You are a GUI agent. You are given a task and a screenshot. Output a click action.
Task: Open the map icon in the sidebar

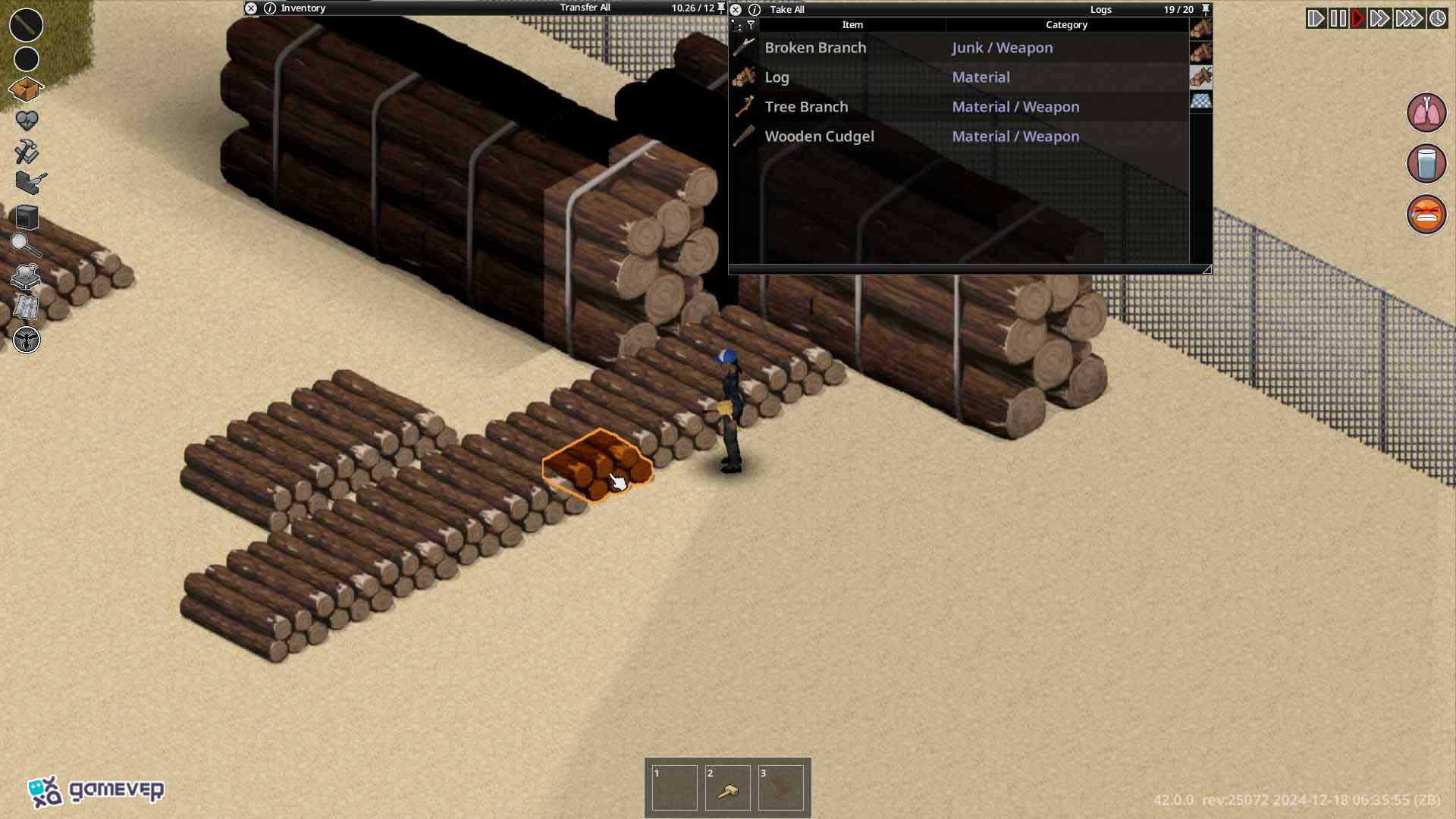point(27,307)
